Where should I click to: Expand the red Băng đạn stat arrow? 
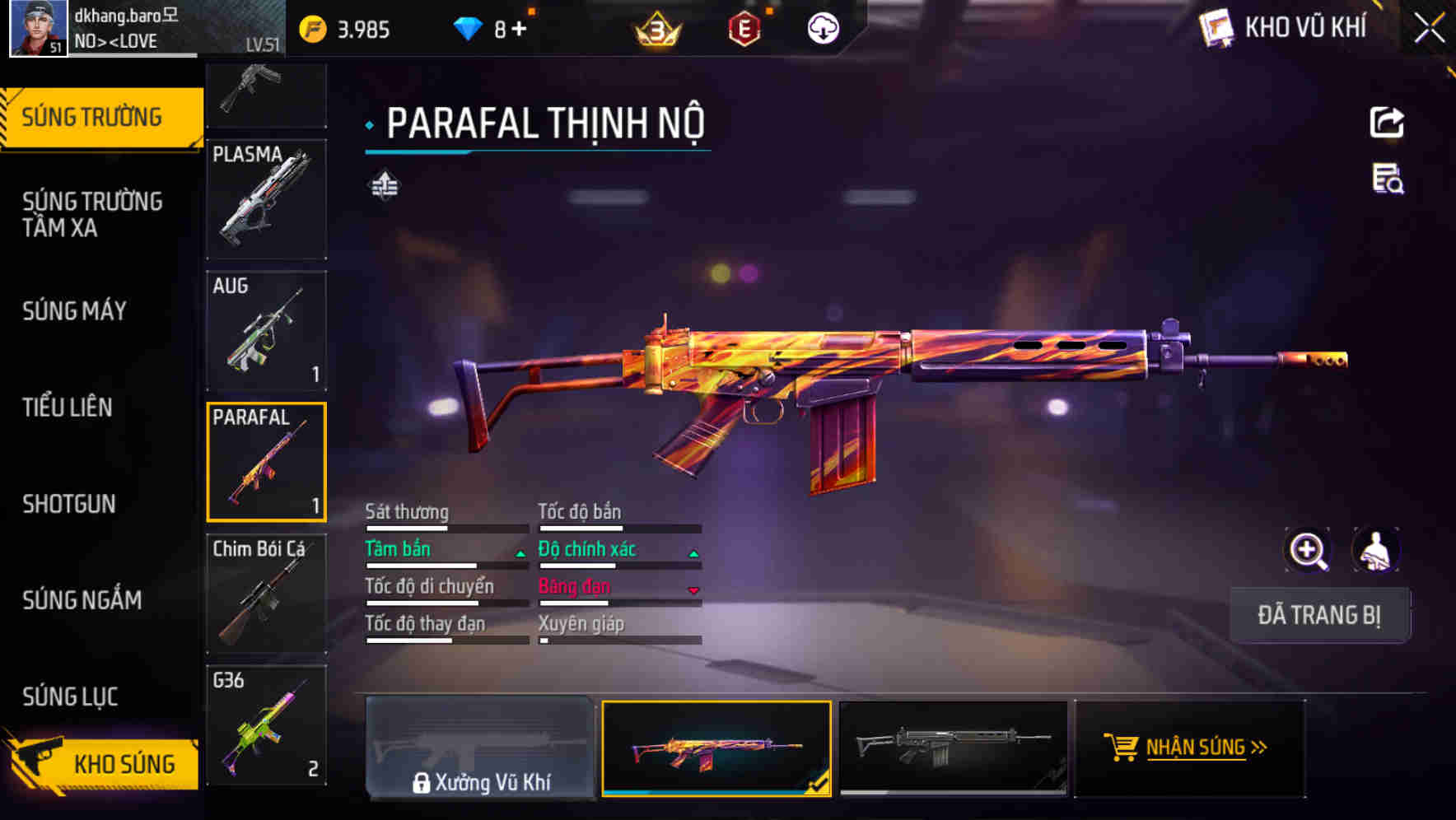point(694,591)
